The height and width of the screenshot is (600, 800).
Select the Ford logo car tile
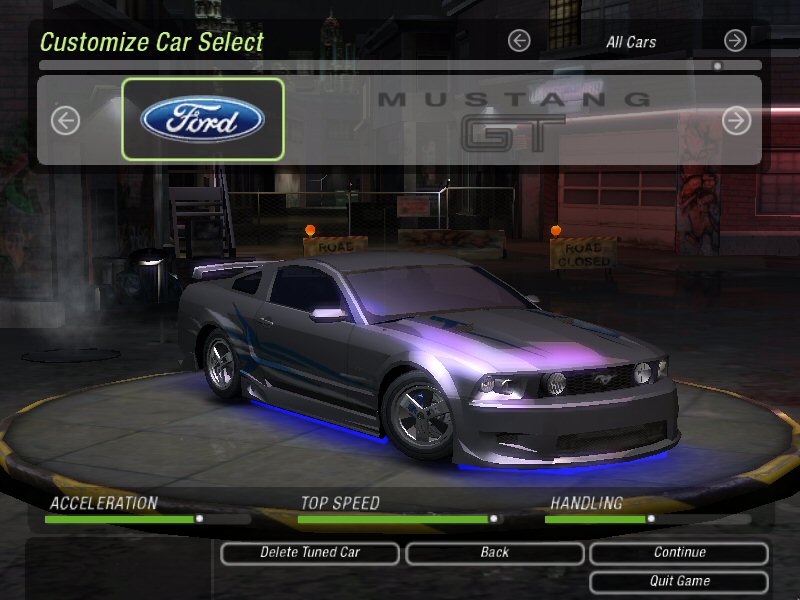[203, 120]
